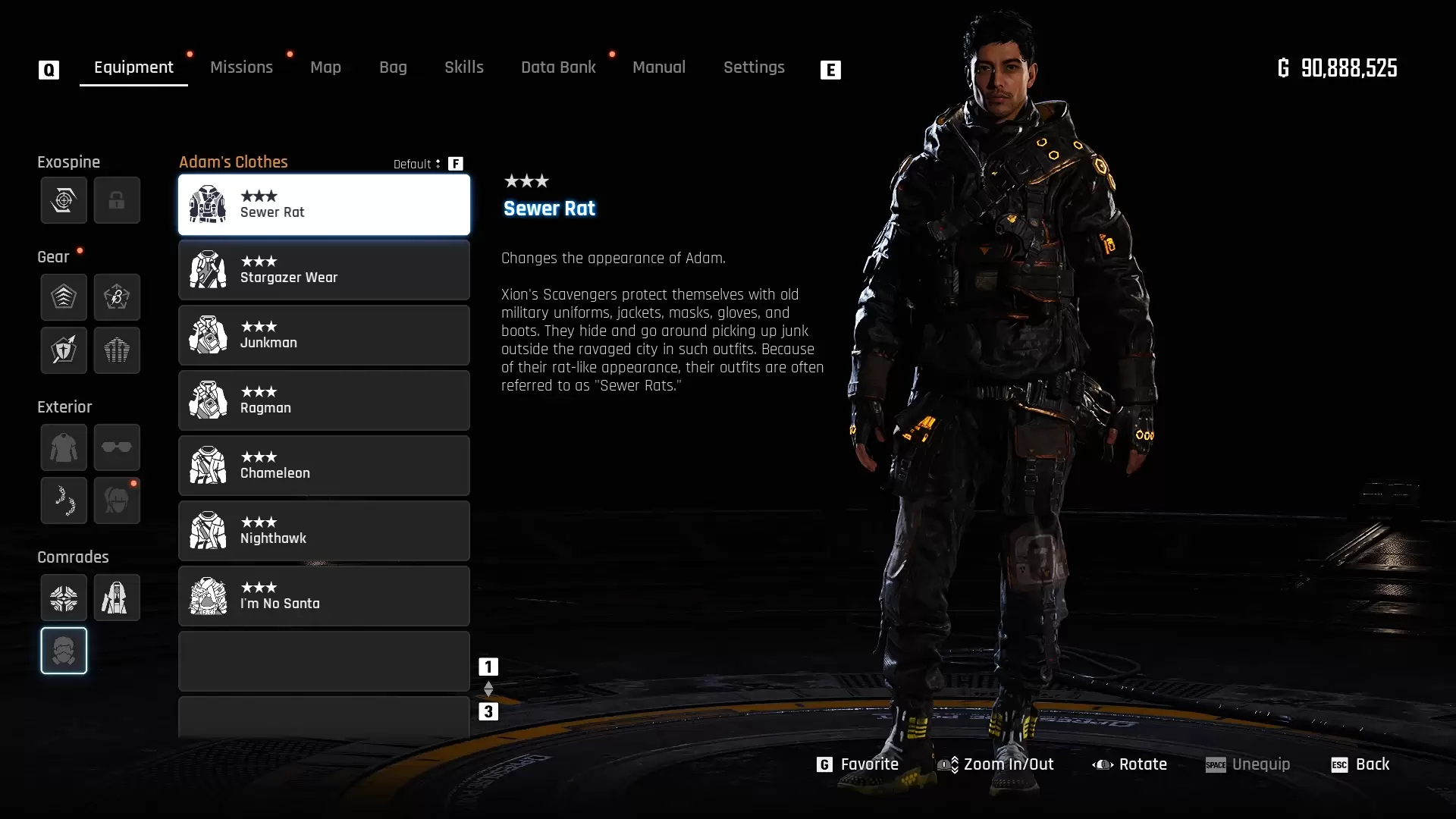1456x819 pixels.
Task: Switch to the Missions tab
Action: point(241,67)
